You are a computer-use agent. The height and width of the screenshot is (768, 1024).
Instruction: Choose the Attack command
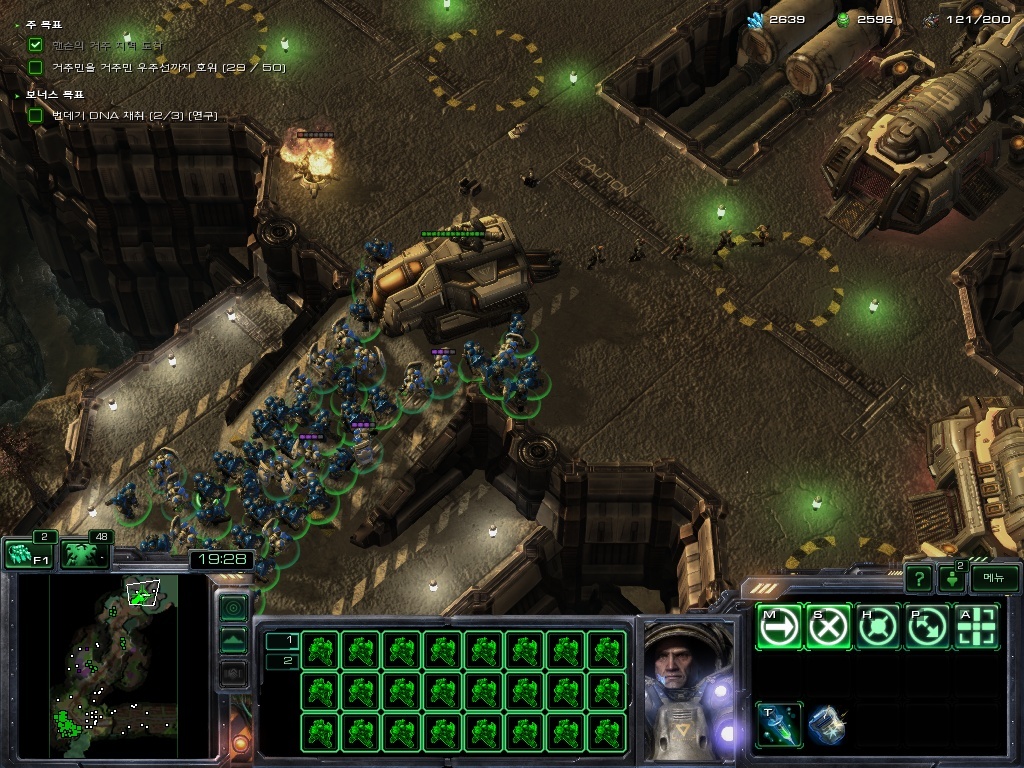coord(978,627)
